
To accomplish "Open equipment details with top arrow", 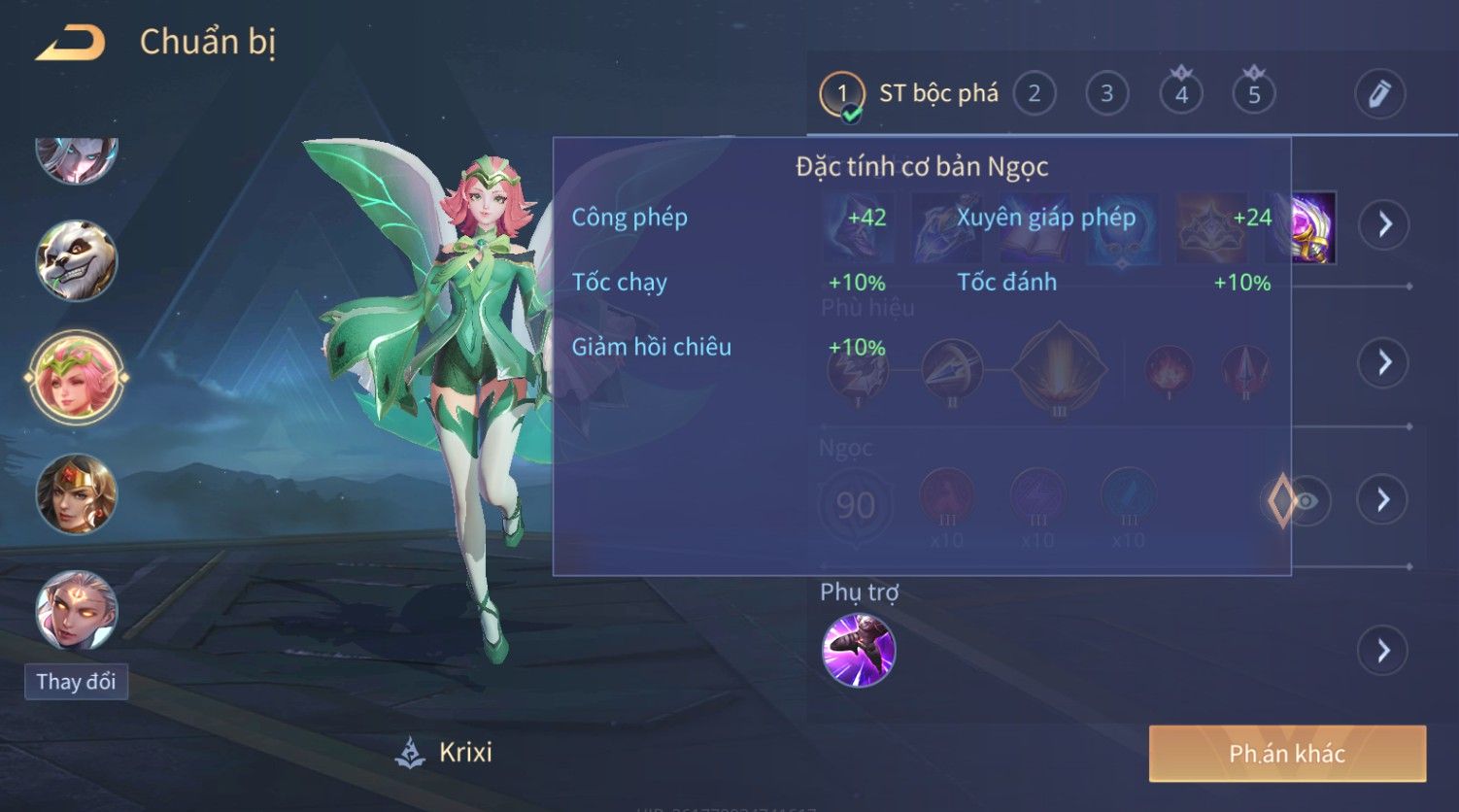I will point(1384,224).
